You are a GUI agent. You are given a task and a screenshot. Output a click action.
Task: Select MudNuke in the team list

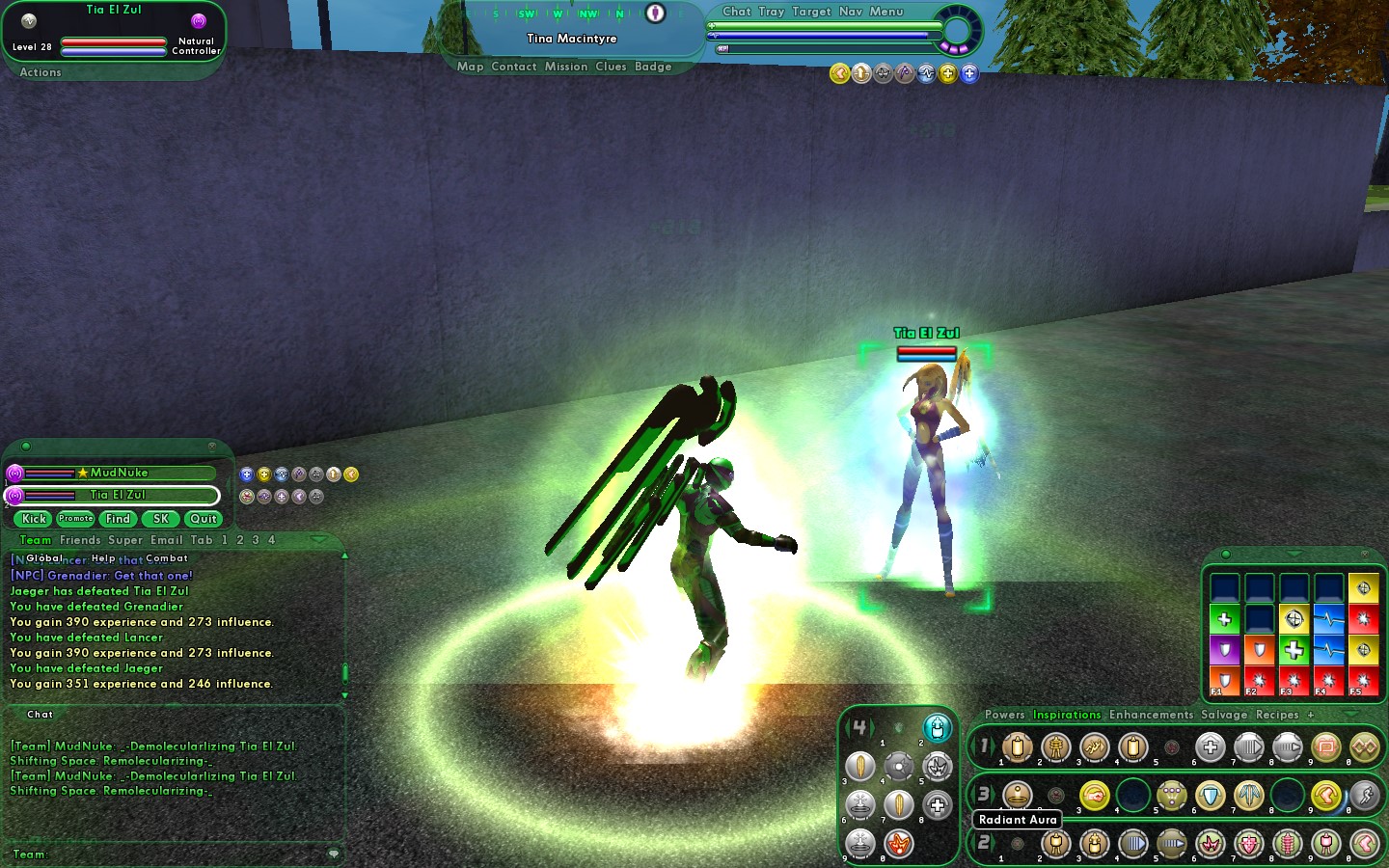(119, 473)
